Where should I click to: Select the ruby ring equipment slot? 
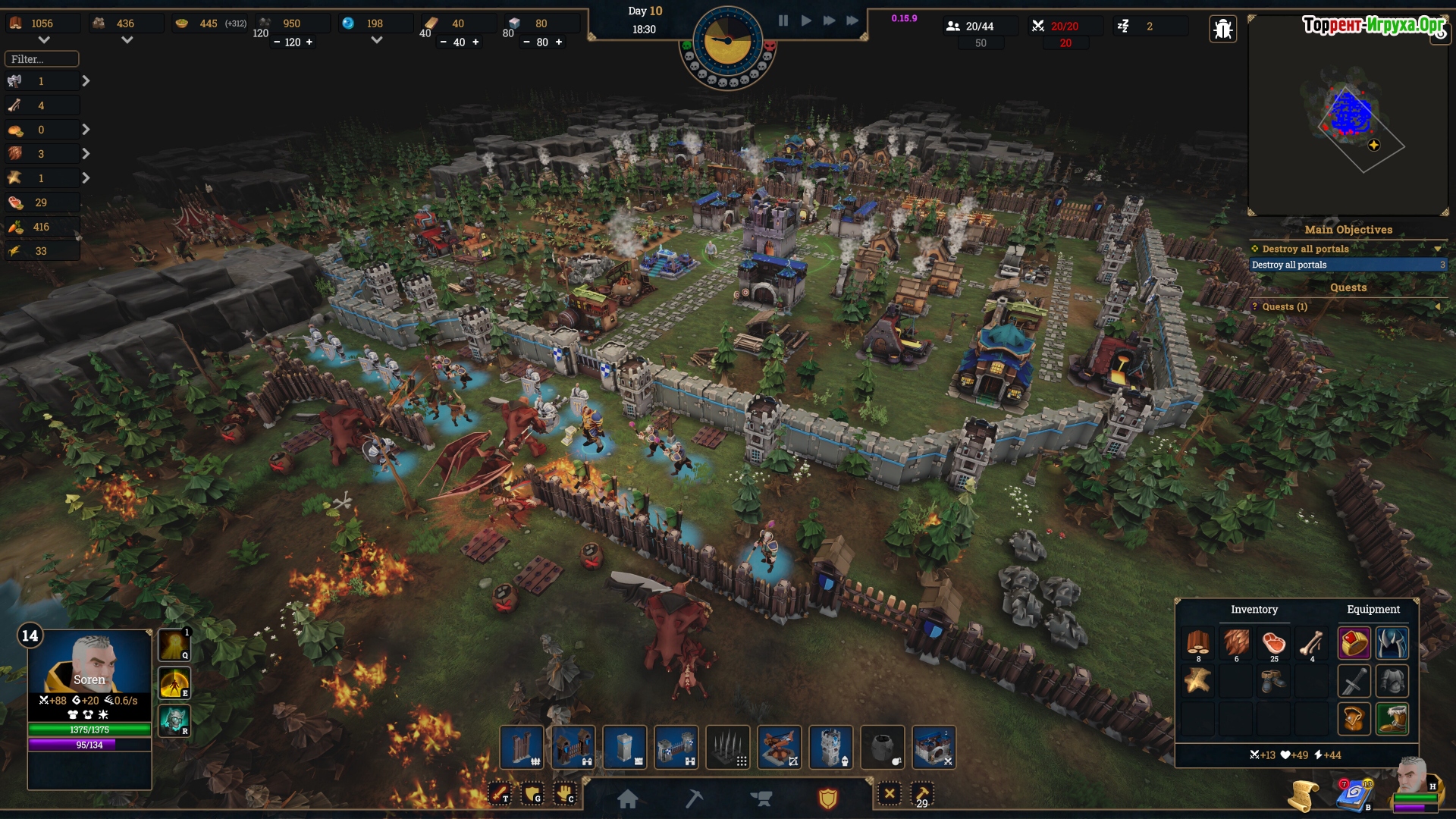click(x=1354, y=644)
